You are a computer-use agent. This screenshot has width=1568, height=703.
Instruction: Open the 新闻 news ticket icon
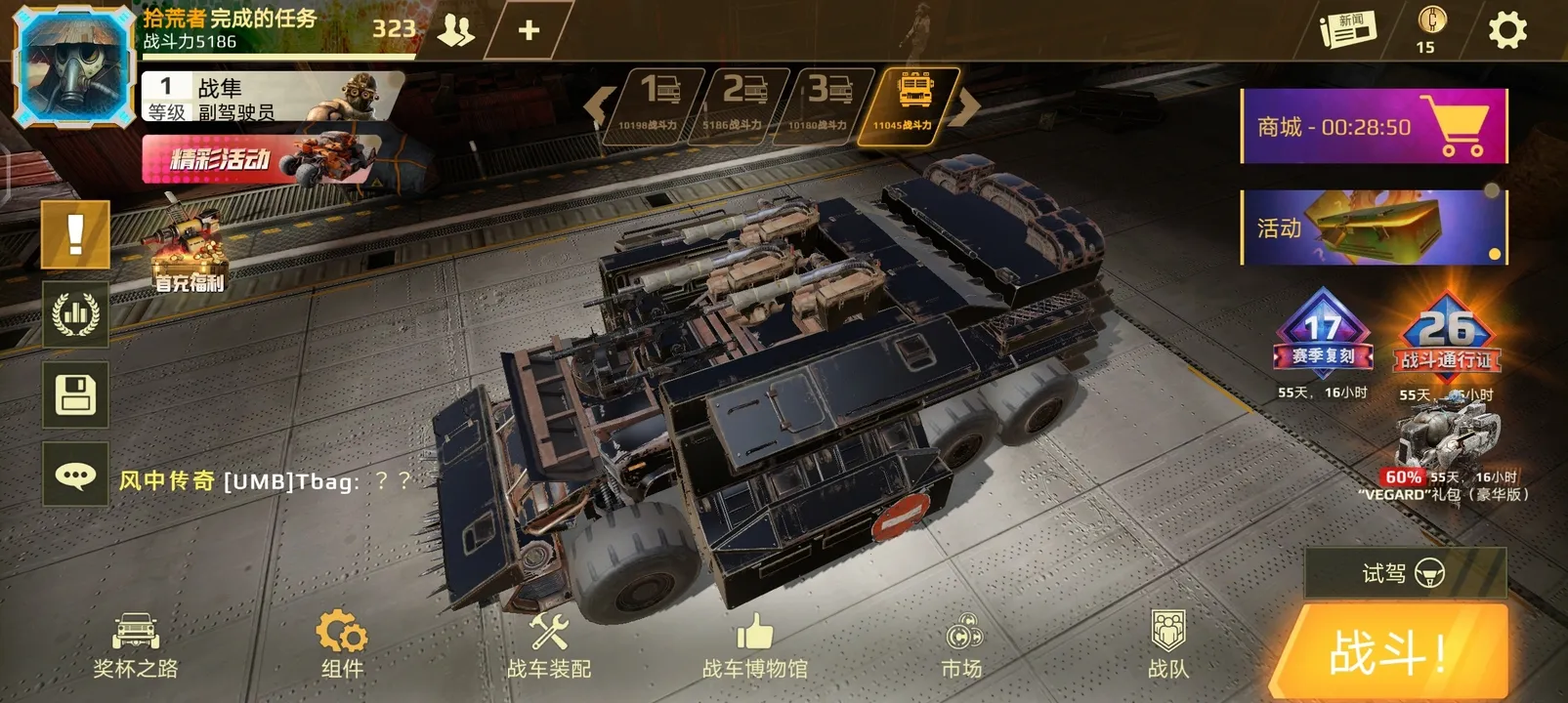click(1348, 29)
